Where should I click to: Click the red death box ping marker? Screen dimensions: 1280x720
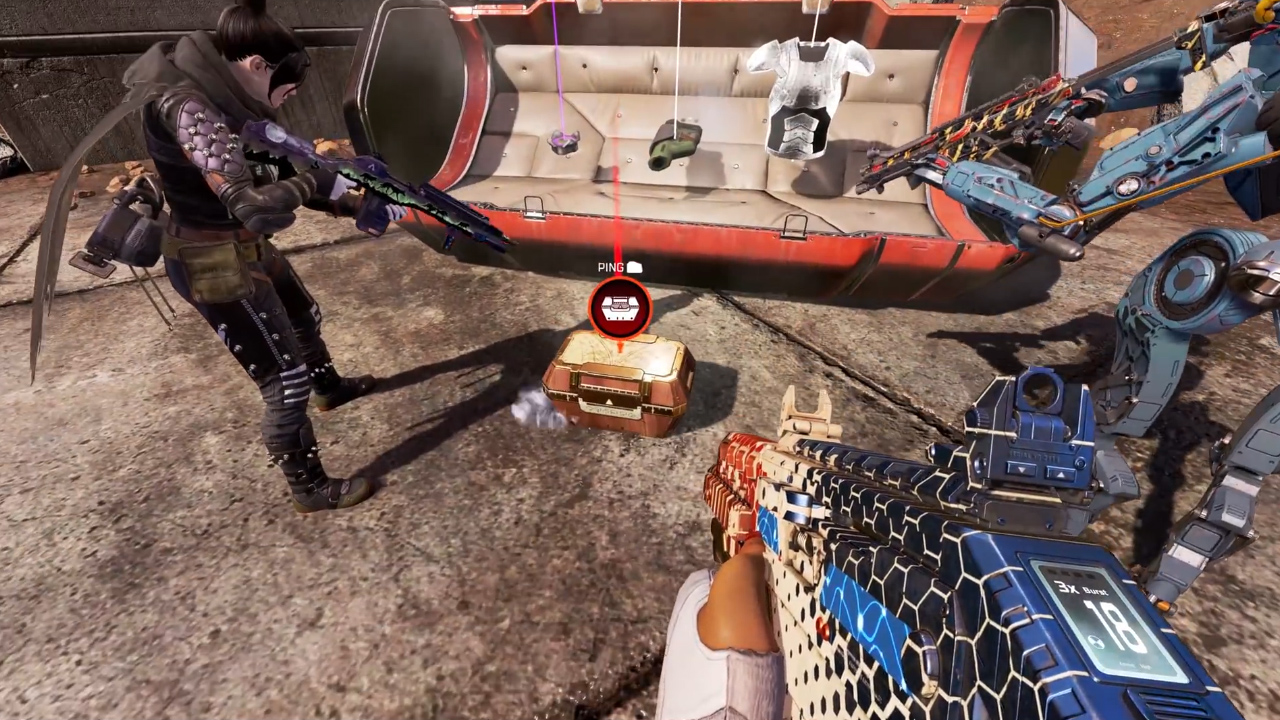point(620,307)
